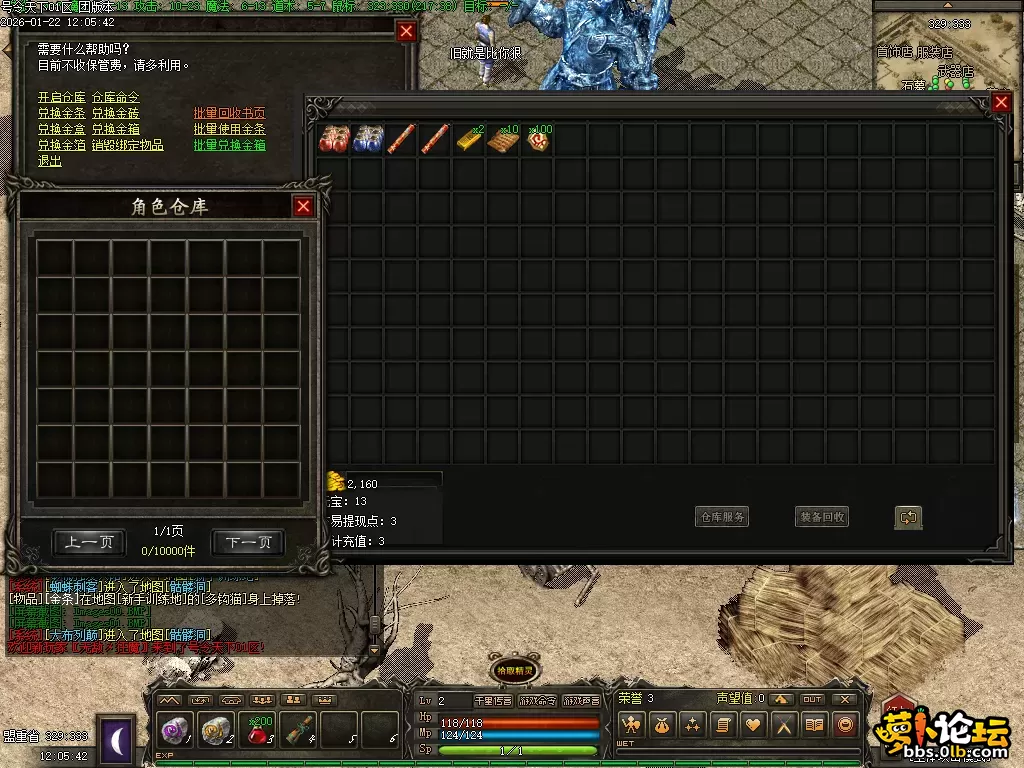Go to the warehouse's previous page 上一页

coord(89,542)
